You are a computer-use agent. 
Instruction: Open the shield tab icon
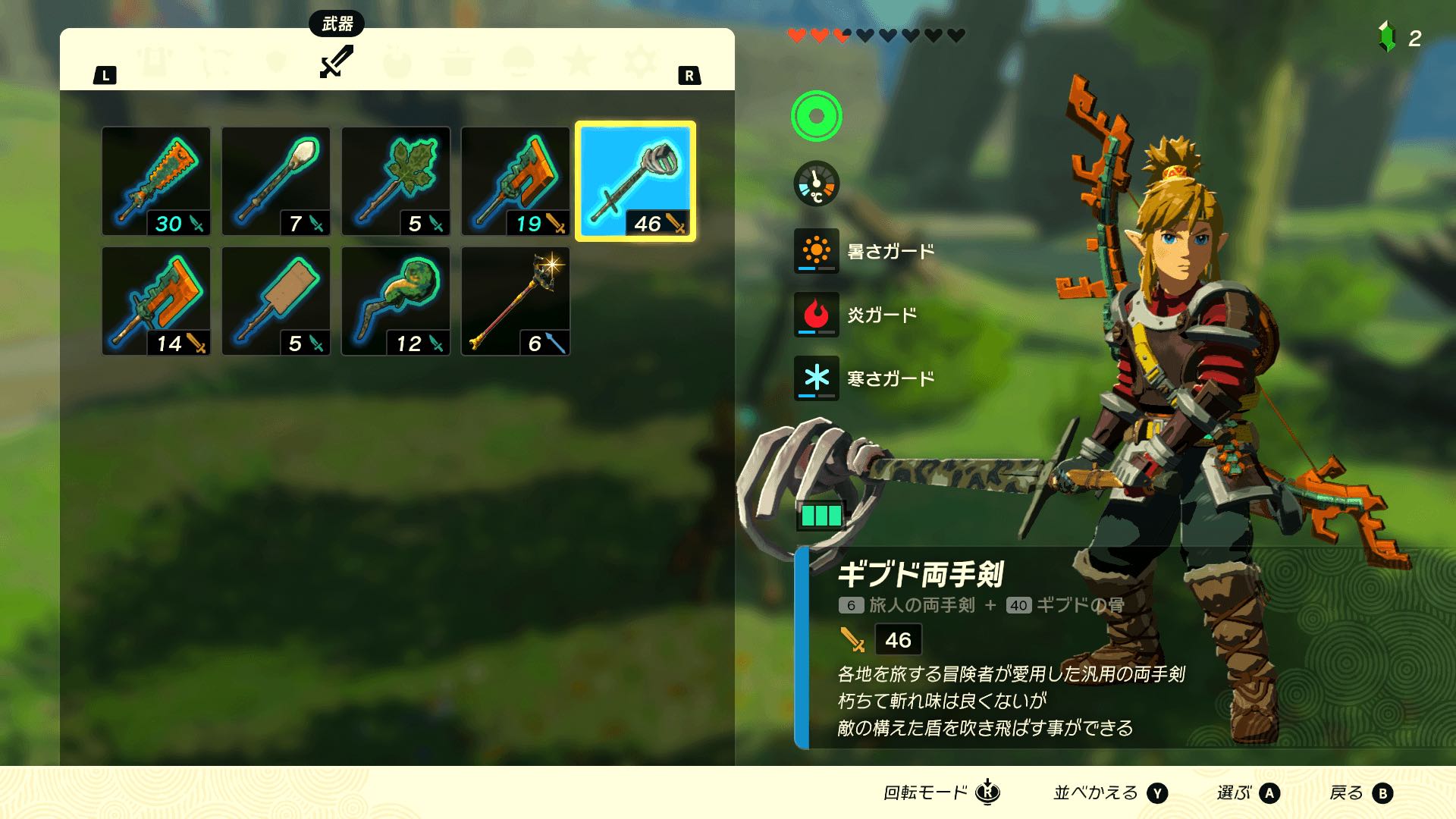[277, 62]
